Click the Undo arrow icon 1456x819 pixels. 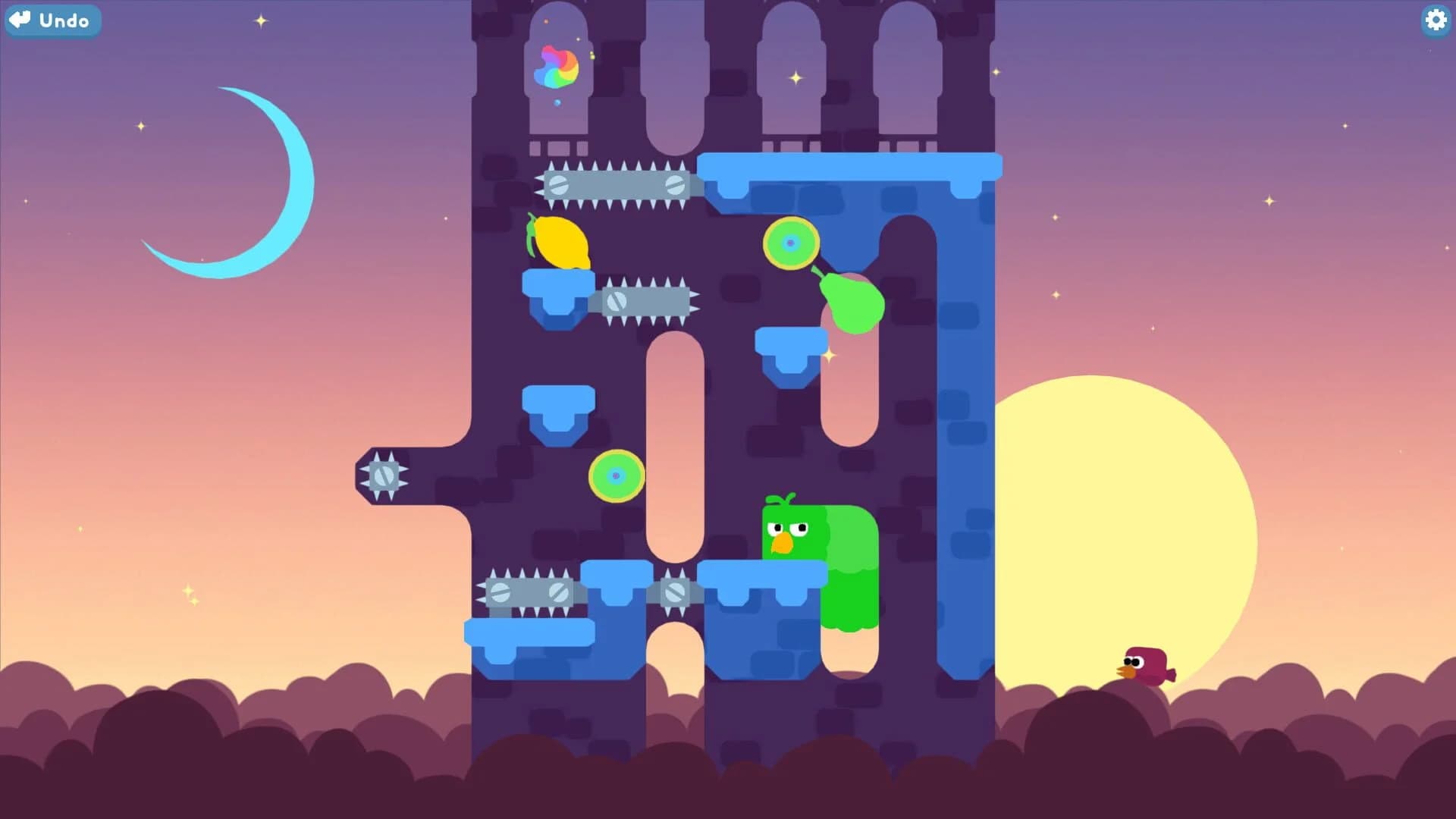[19, 20]
